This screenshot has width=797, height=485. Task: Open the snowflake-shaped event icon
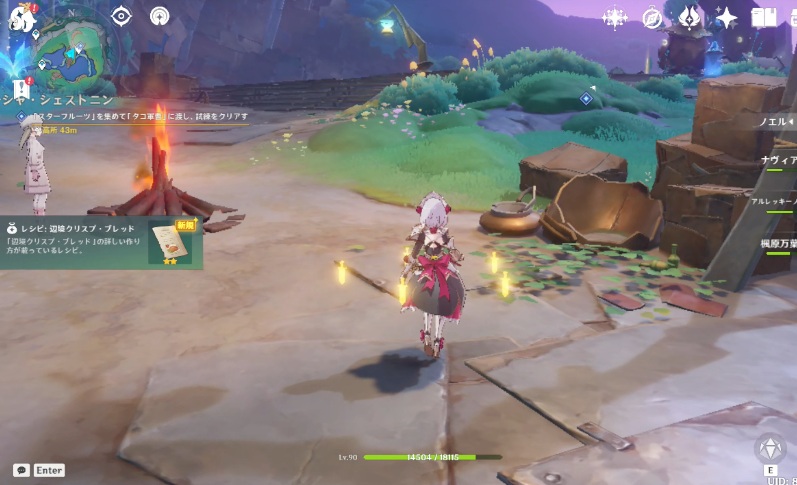click(614, 18)
